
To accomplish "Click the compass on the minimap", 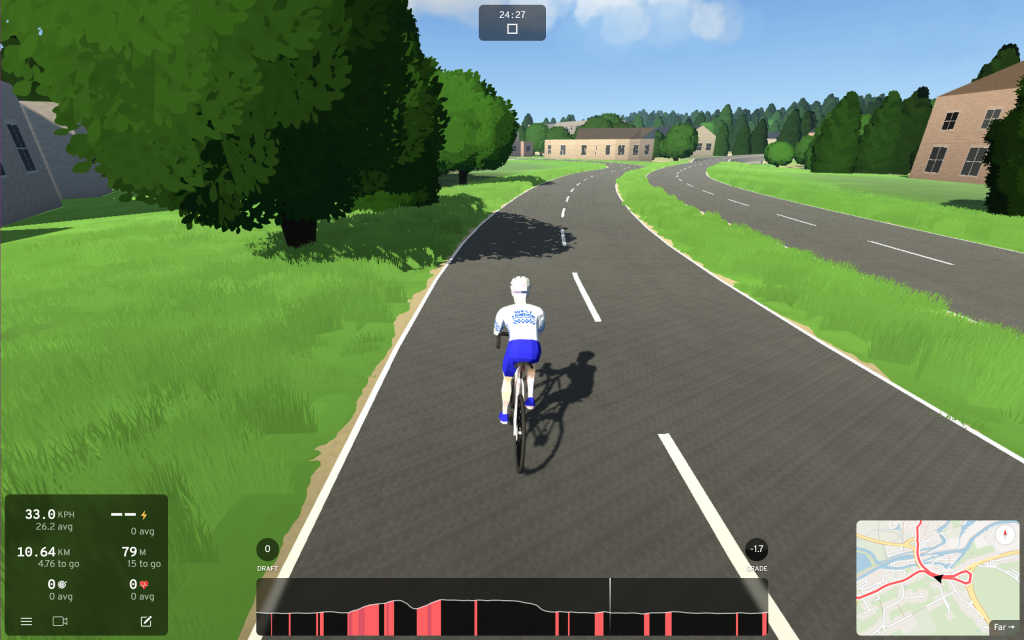I will tap(1004, 533).
